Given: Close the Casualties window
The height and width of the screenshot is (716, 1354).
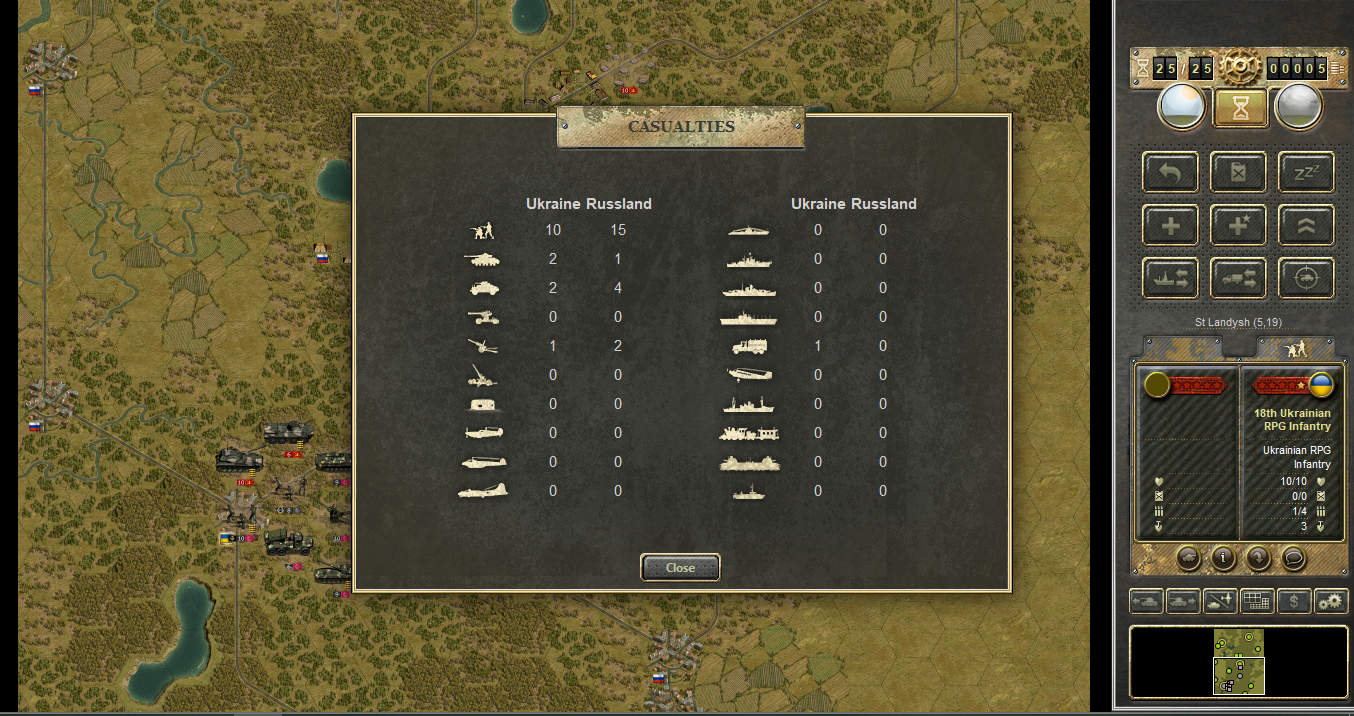Looking at the screenshot, I should point(680,567).
